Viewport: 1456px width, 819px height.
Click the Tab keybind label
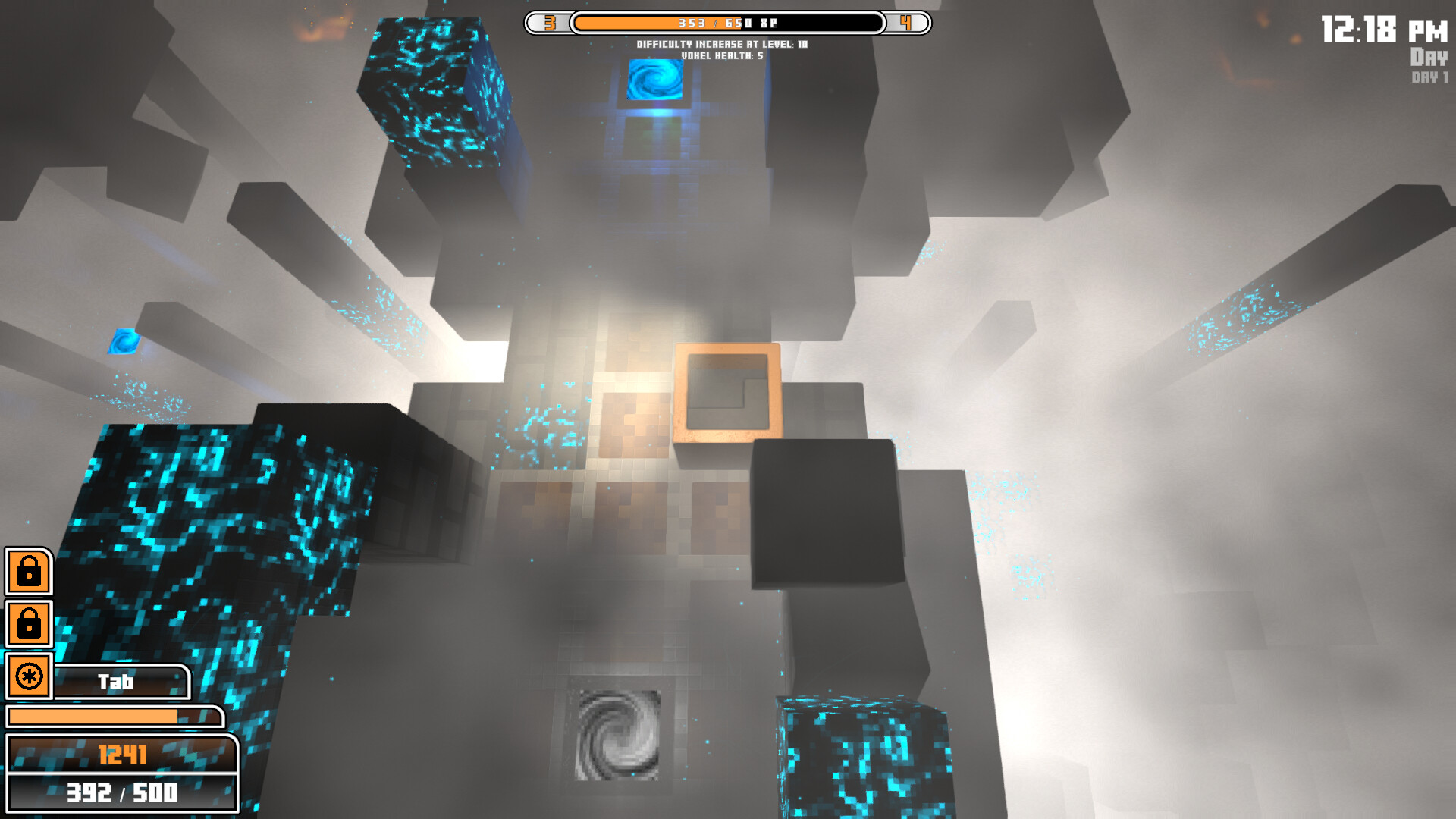tap(118, 681)
